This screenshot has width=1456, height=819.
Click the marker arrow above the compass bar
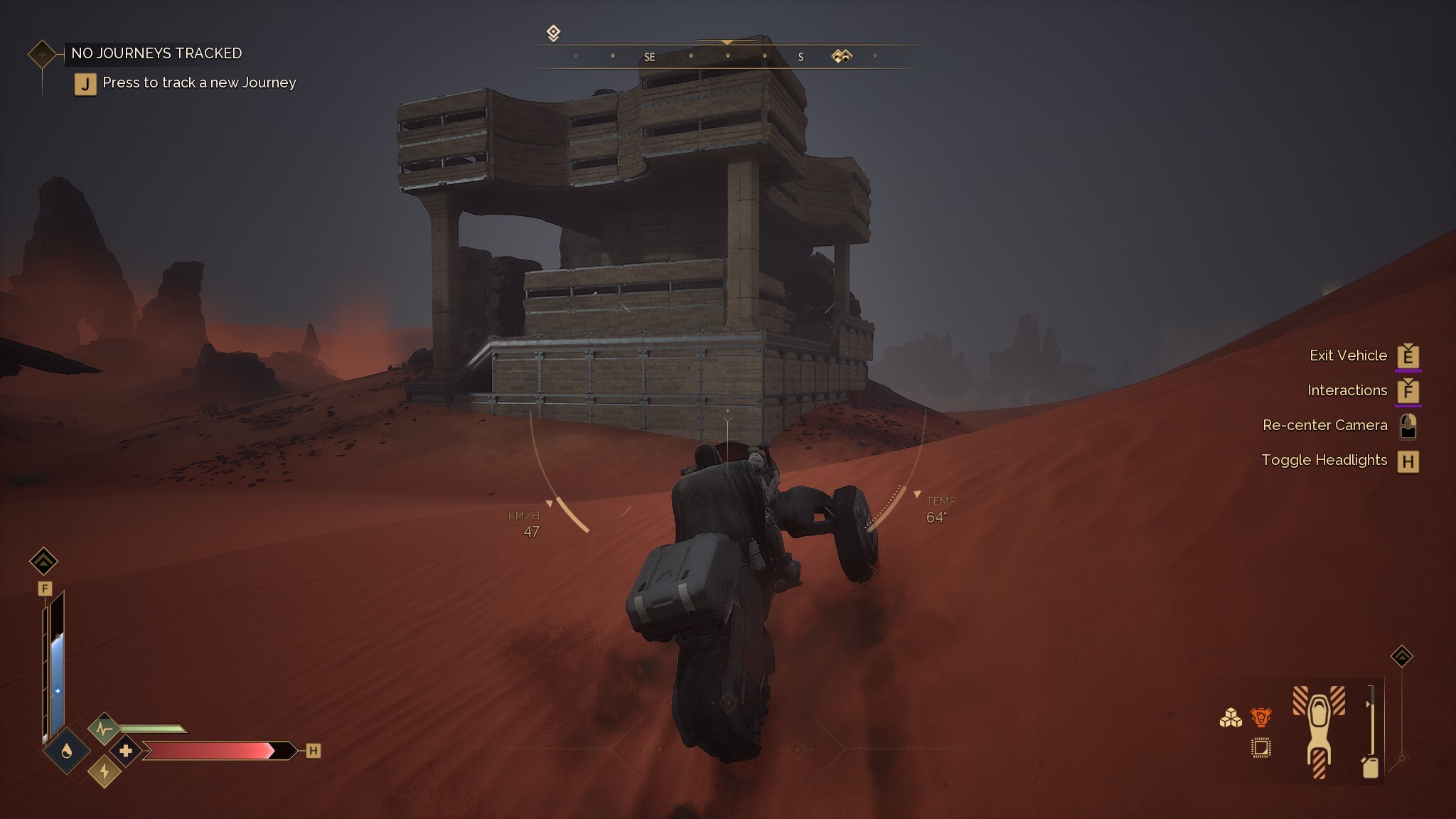coord(727,42)
